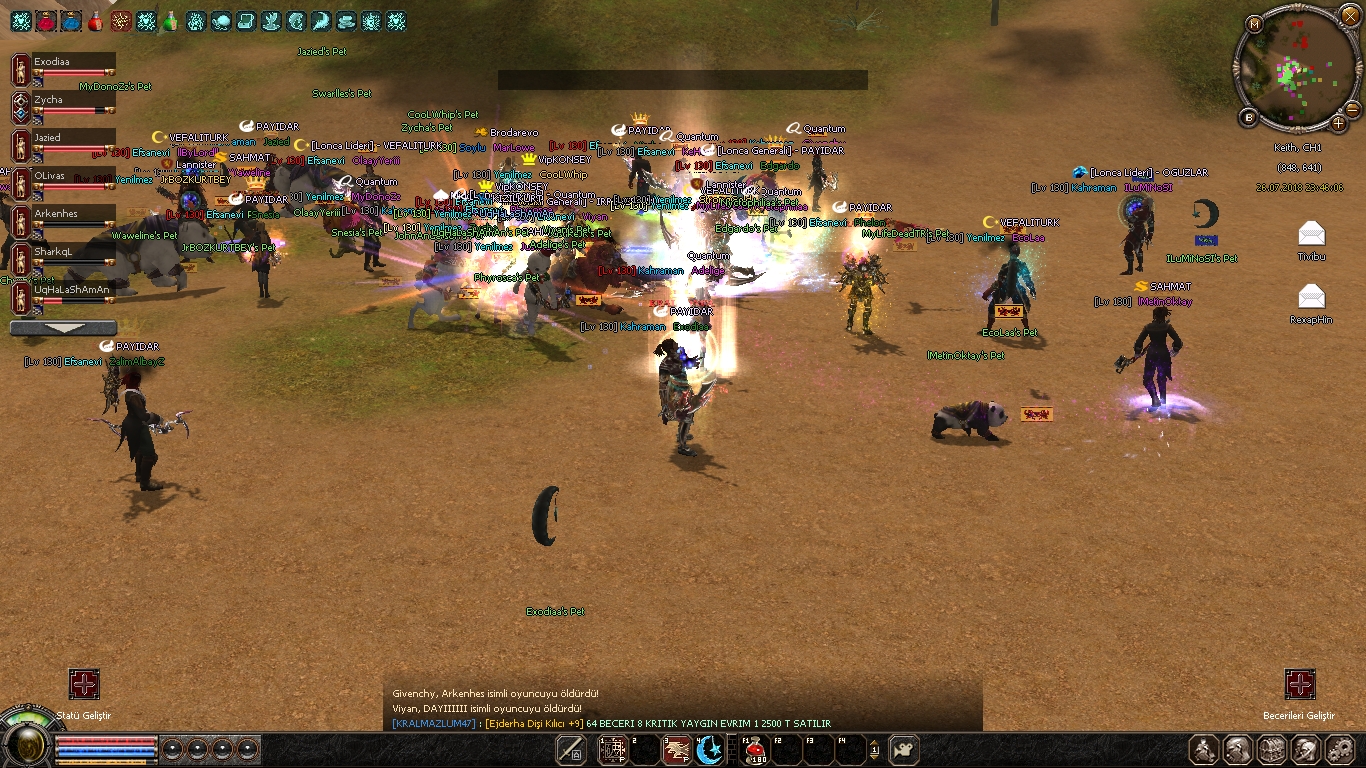Activate the crescent moon and star skill
This screenshot has width=1366, height=768.
(710, 749)
